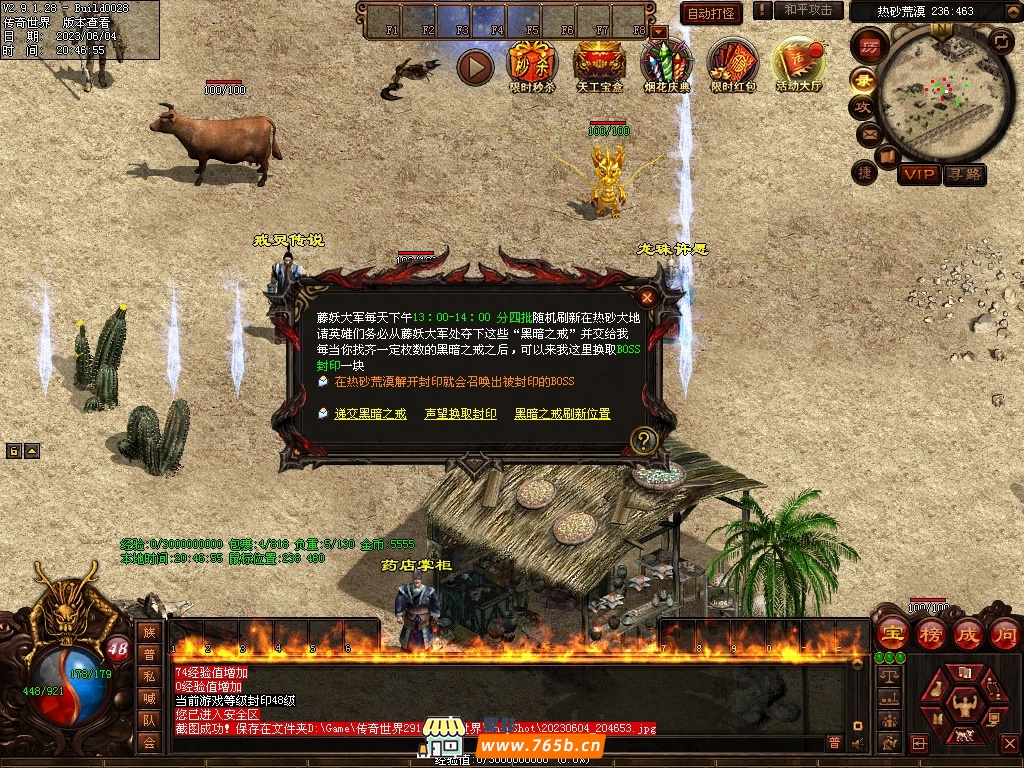1024x768 pixels.
Task: Select the 声望换取封印 dialogue option
Action: click(460, 414)
